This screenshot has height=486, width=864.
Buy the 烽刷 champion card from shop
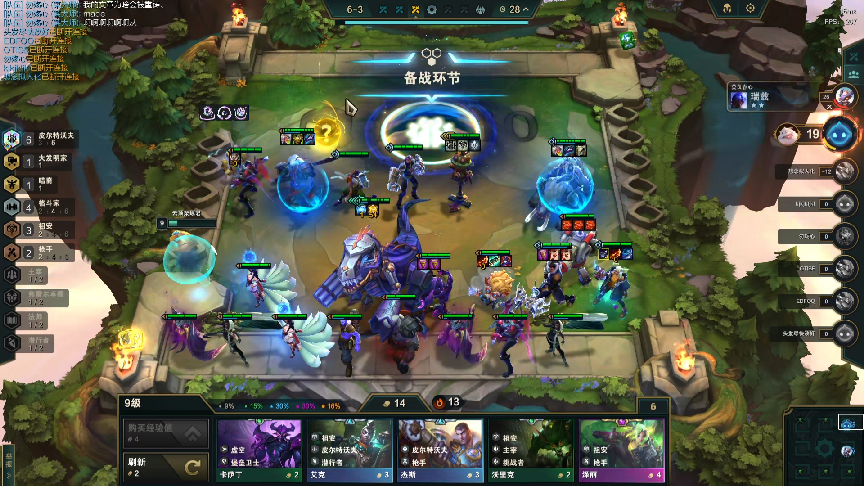point(622,448)
